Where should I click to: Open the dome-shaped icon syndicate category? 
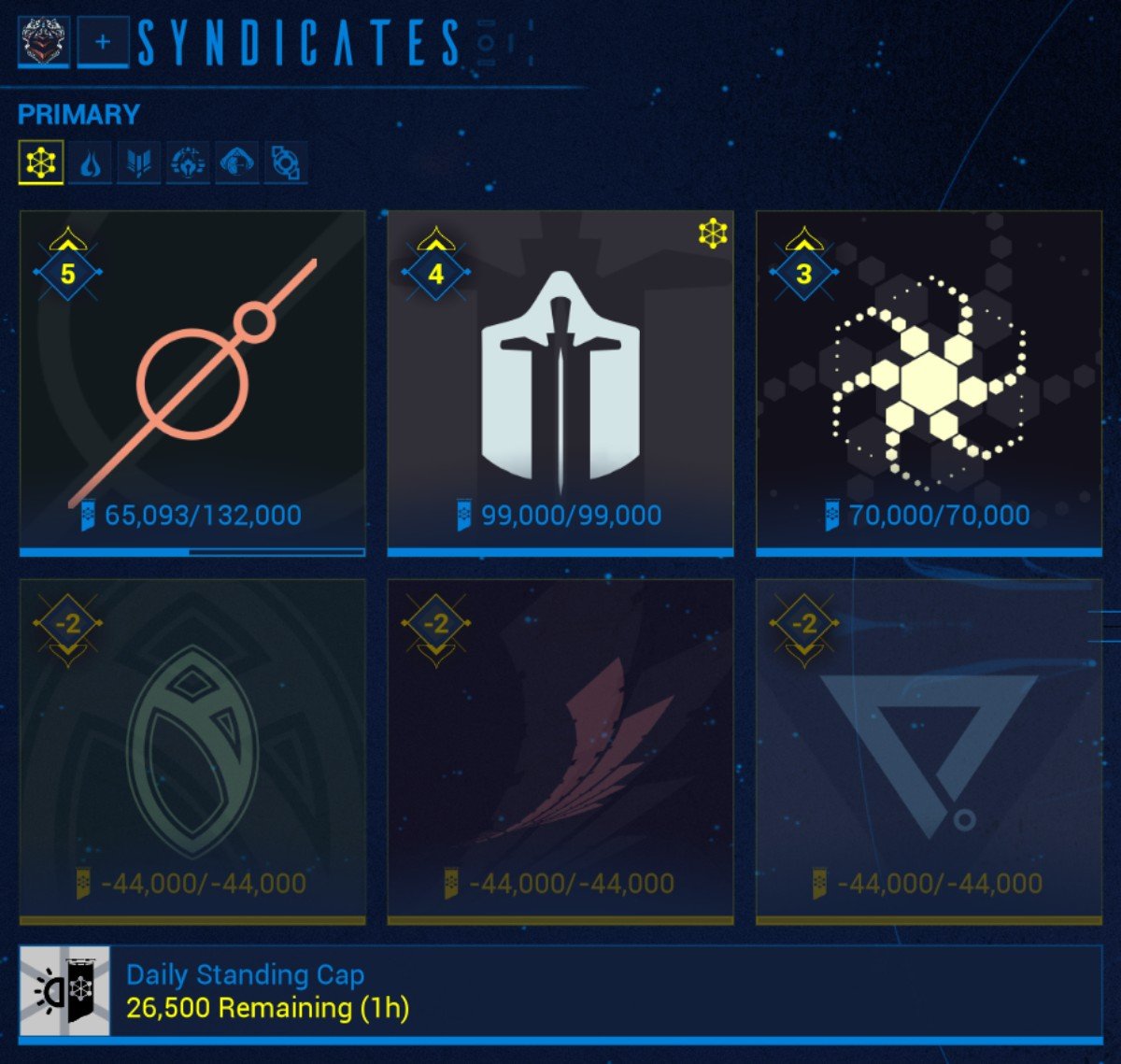[236, 163]
